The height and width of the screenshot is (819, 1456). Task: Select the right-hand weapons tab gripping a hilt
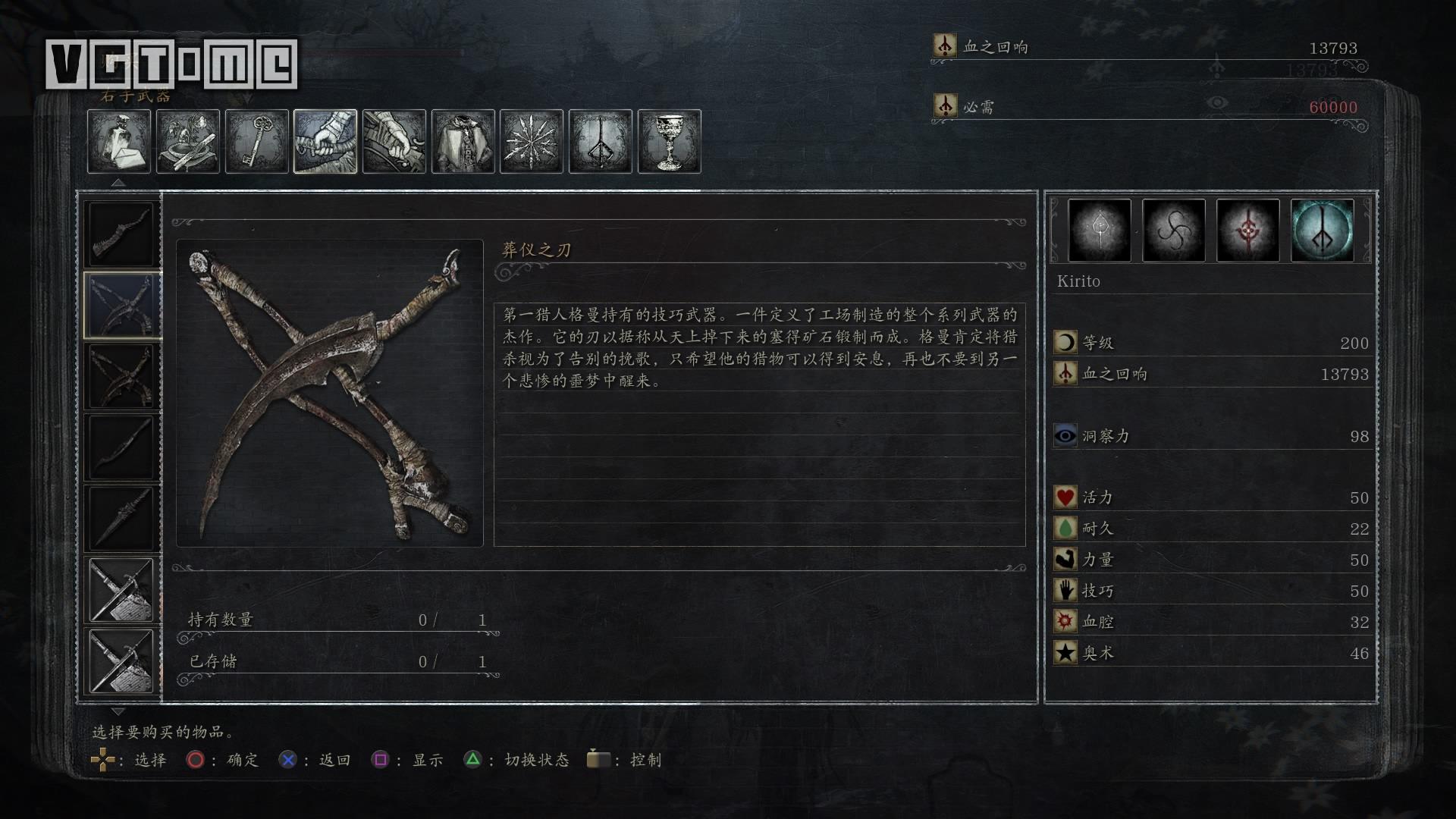coord(325,142)
